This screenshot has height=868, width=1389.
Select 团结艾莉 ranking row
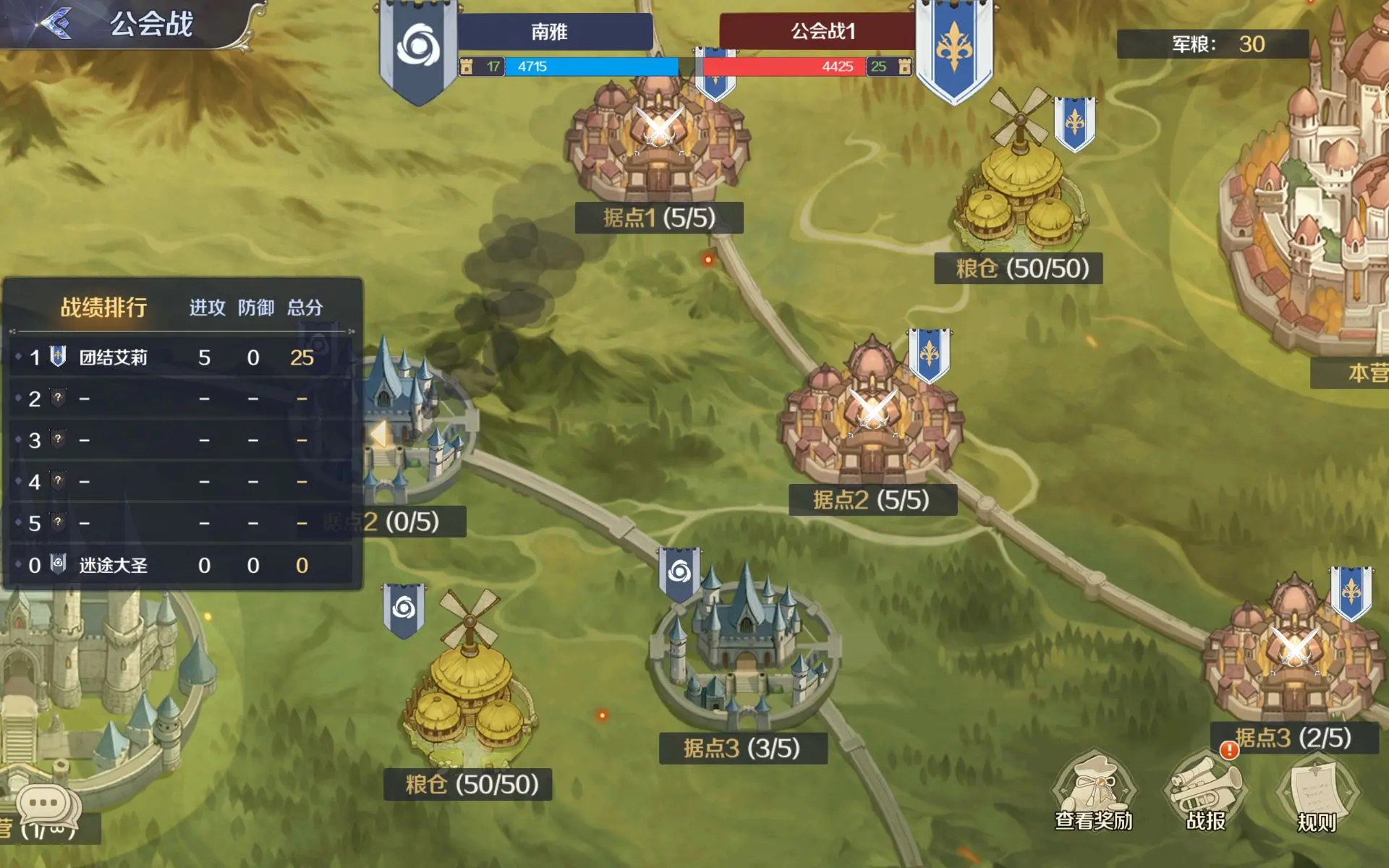pos(181,357)
